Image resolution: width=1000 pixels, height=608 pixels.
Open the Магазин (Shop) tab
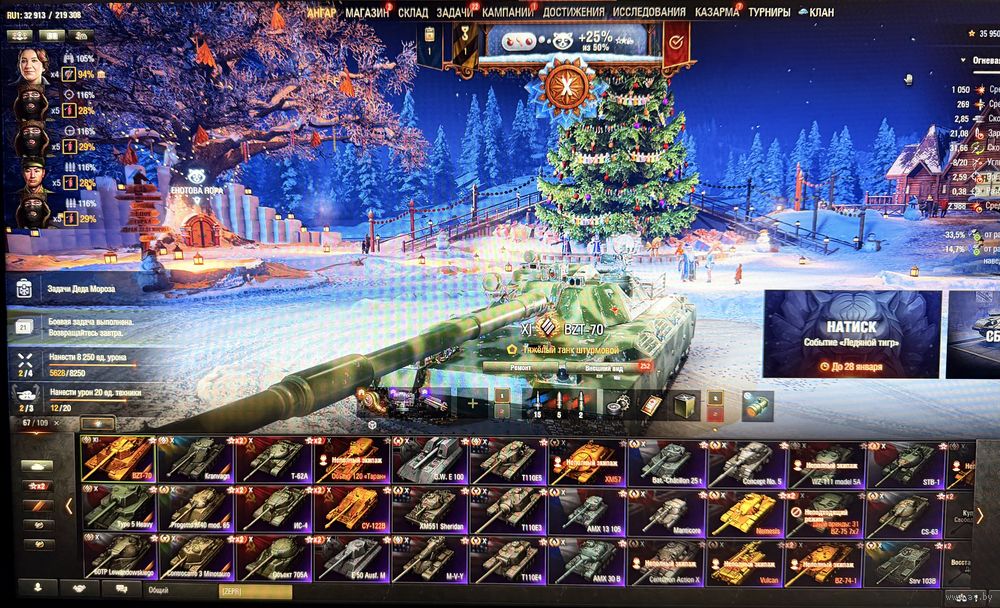(x=367, y=12)
